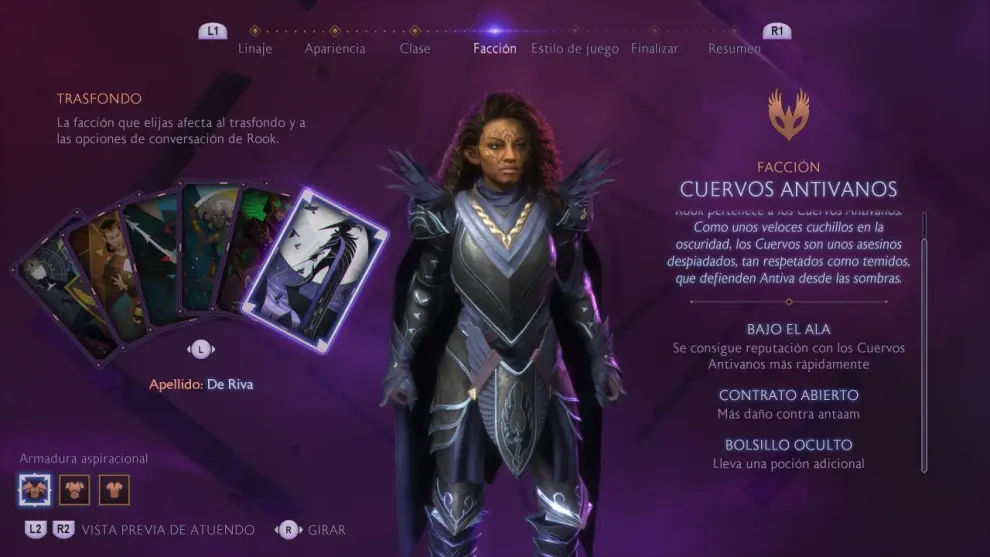Switch to the Linaje tab
Viewport: 990px width, 557px height.
[x=254, y=48]
